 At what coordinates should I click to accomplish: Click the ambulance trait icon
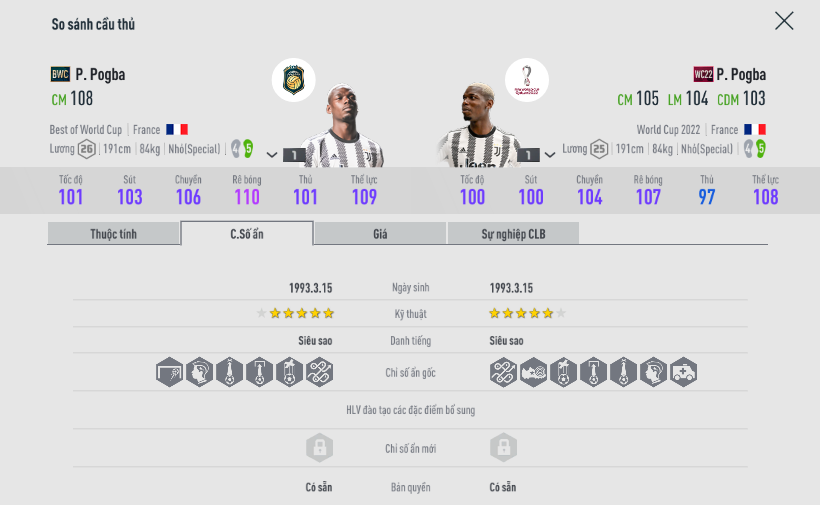pos(684,372)
